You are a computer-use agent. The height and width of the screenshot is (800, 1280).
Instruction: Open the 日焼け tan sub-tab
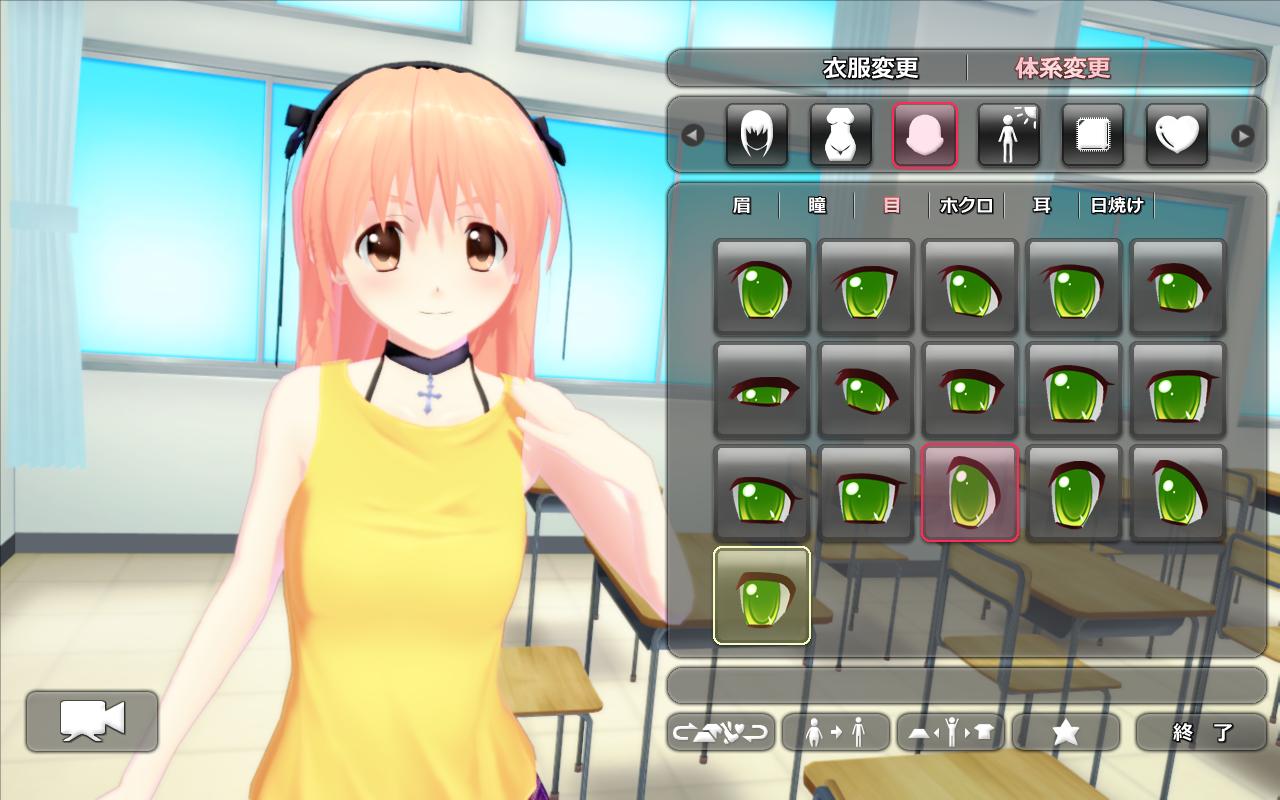[1117, 205]
